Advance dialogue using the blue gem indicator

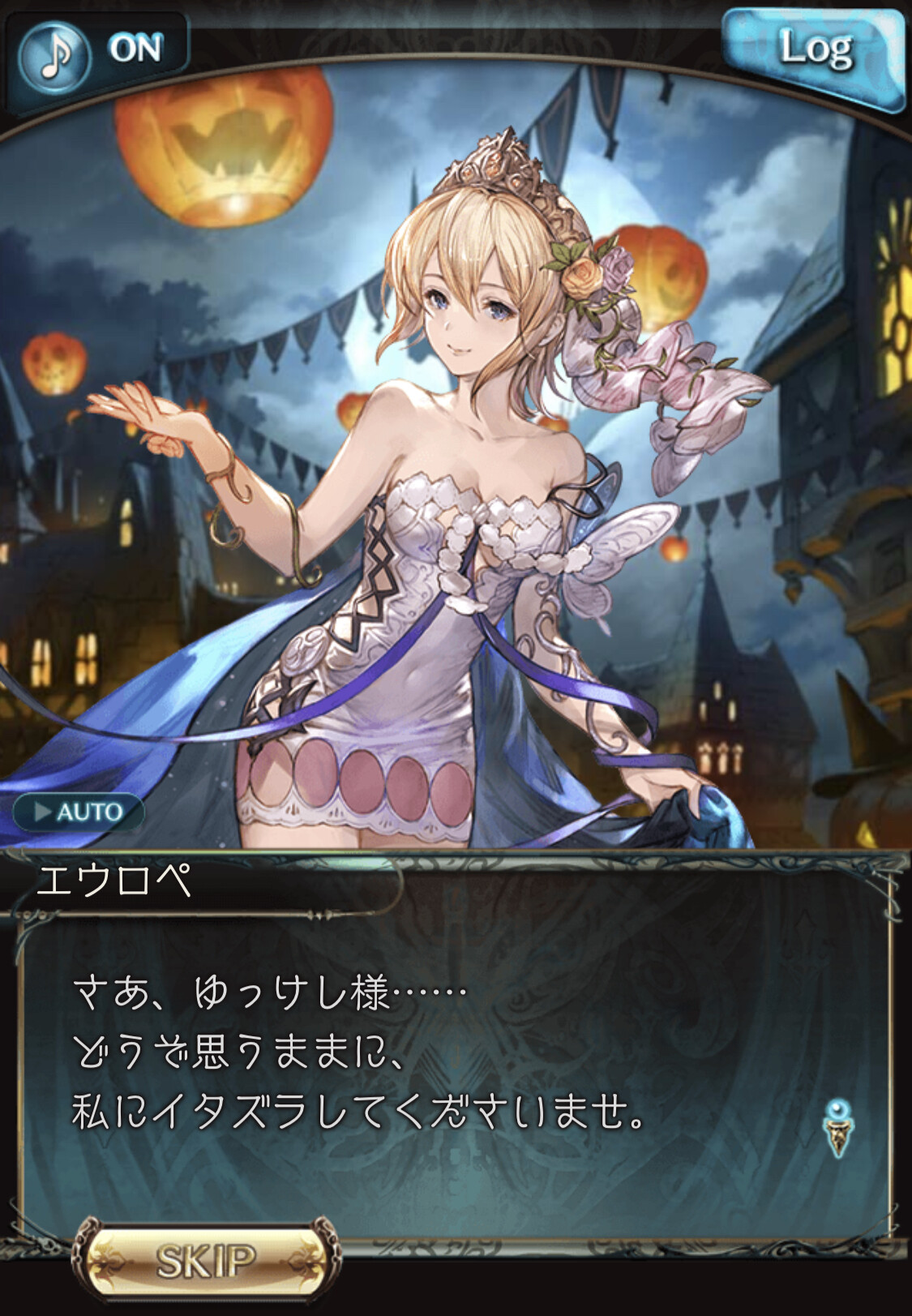[838, 1127]
